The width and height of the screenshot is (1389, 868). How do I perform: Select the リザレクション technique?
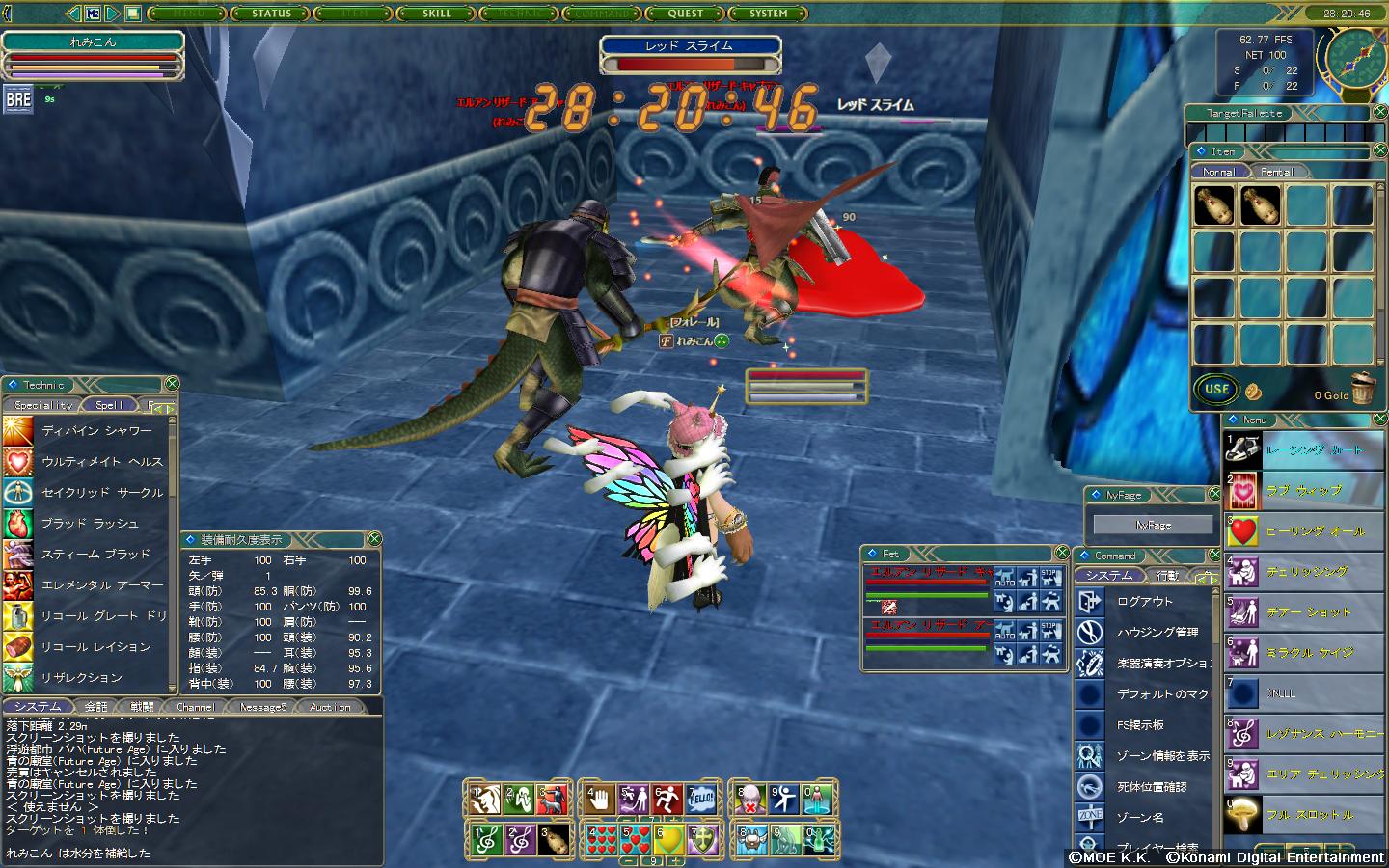(x=81, y=678)
